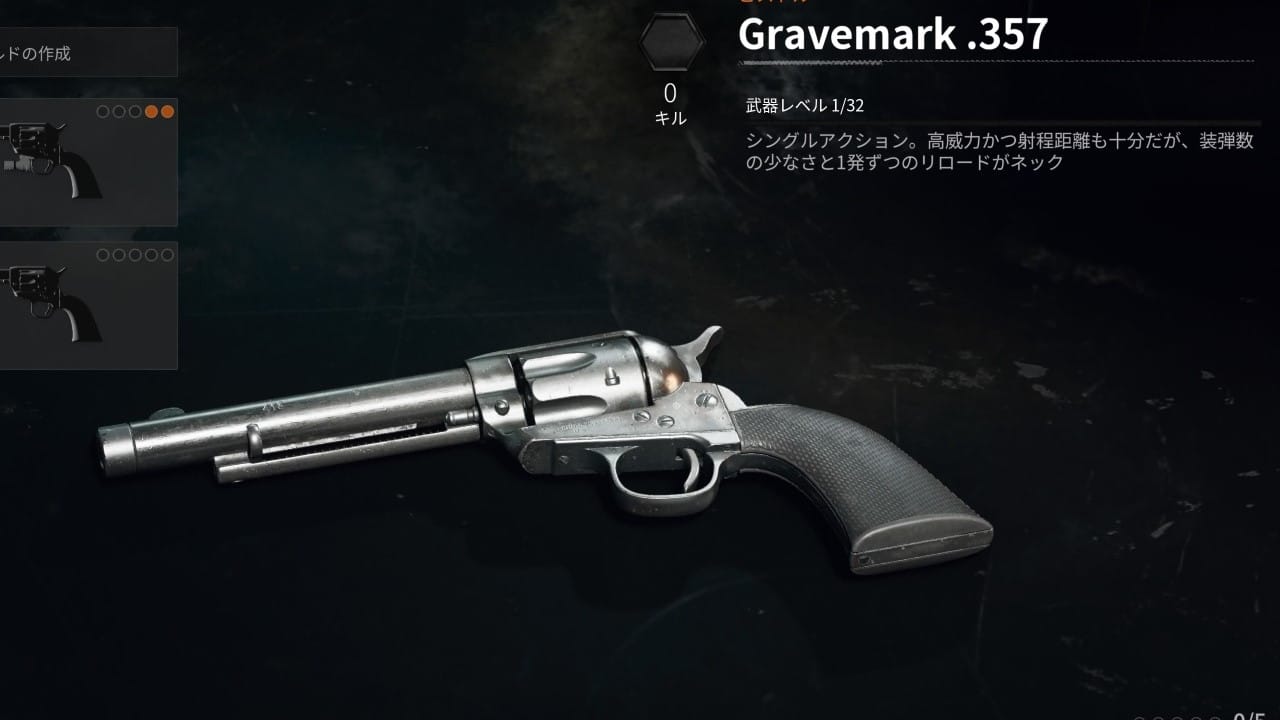This screenshot has width=1280, height=720.
Task: Select the top Gravemark blueprint thumbnail
Action: (85, 160)
